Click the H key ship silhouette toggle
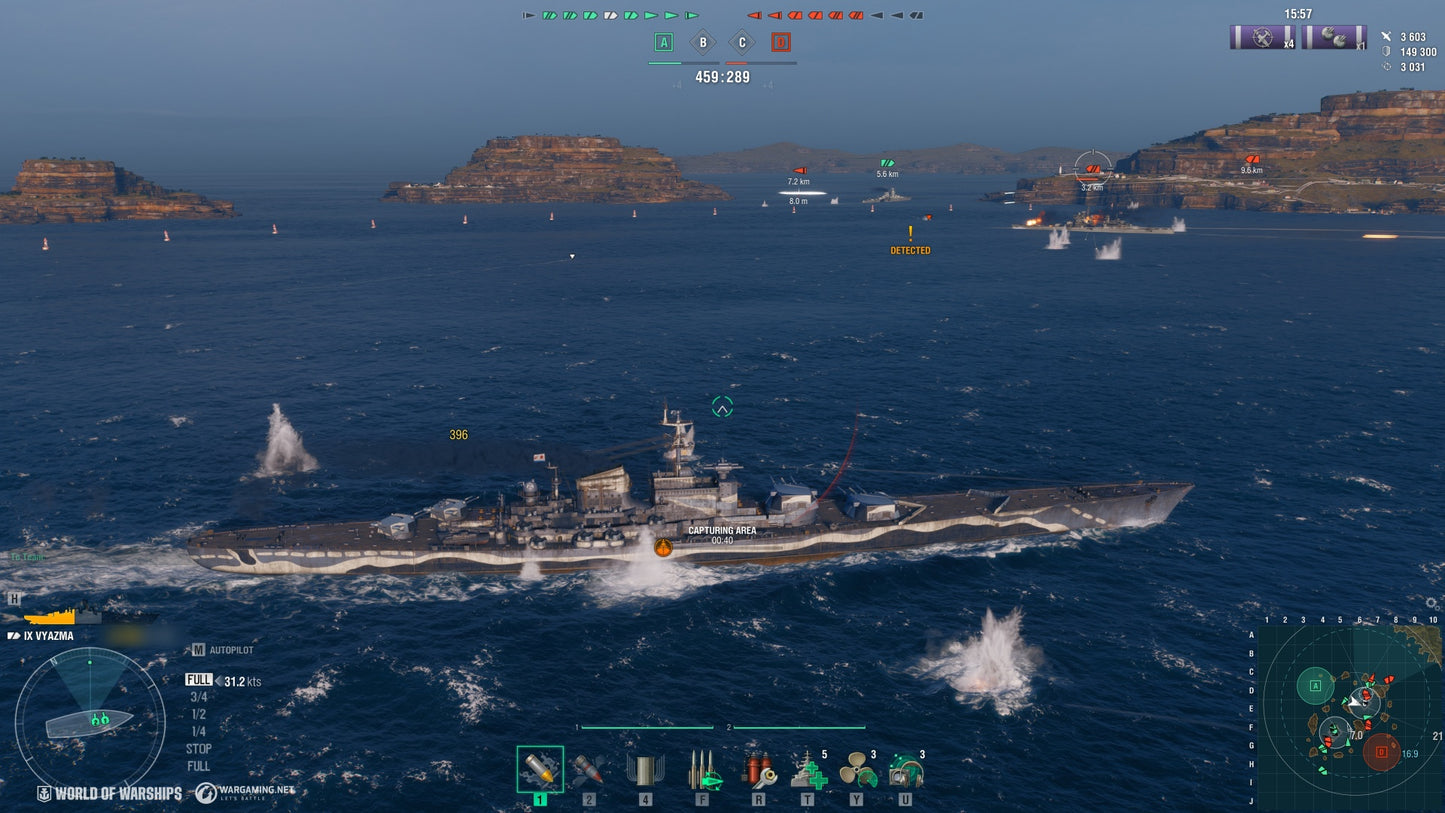 [x=14, y=597]
